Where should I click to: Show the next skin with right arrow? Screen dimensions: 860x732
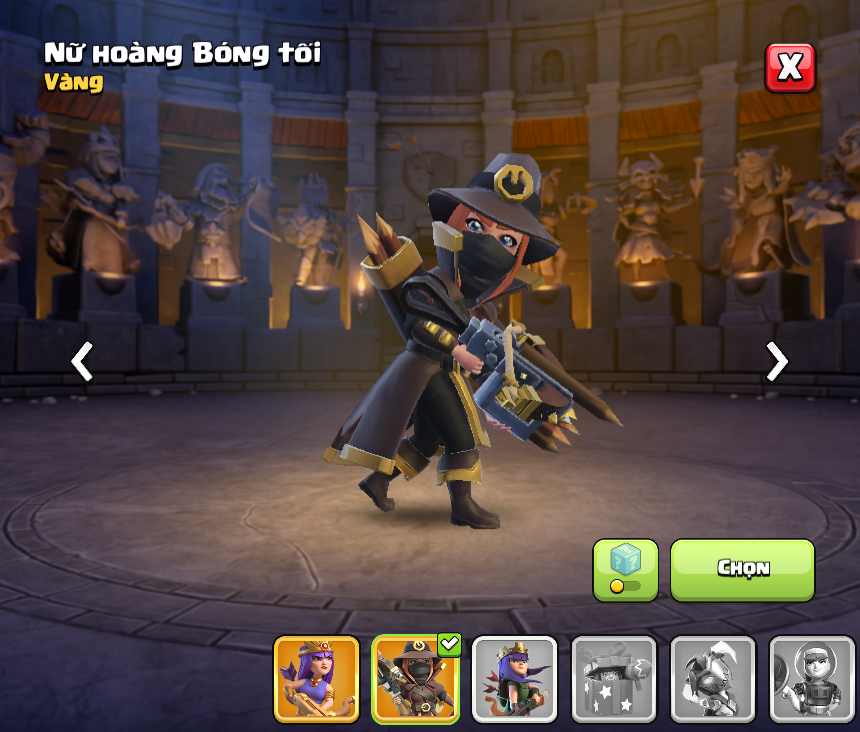pos(776,361)
